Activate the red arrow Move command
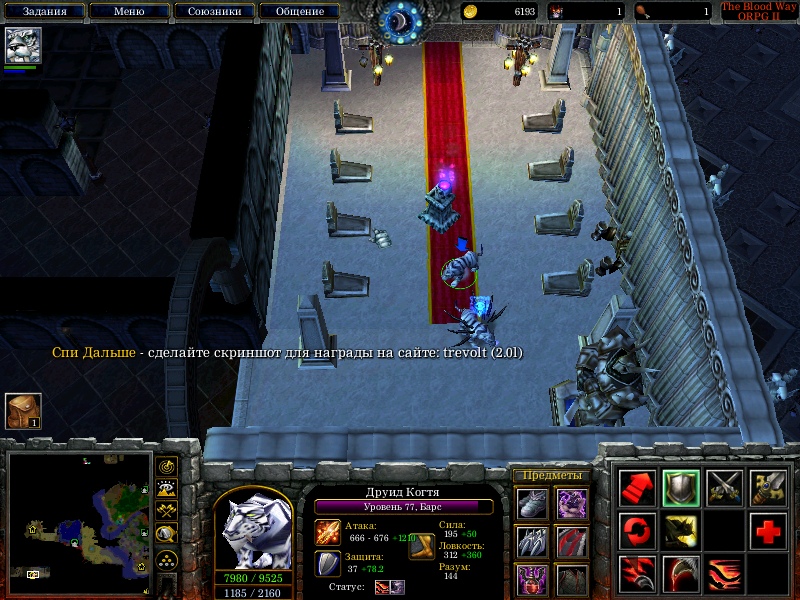This screenshot has width=800, height=600. tap(637, 487)
